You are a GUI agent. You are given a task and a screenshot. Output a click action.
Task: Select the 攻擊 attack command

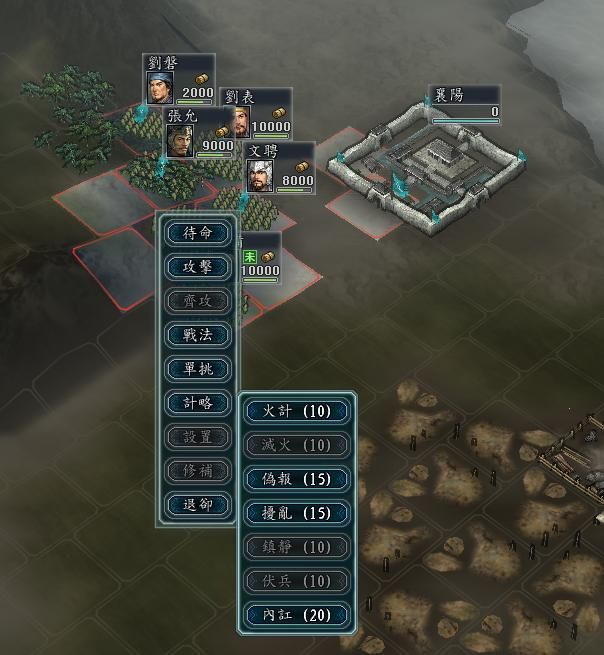tap(198, 267)
